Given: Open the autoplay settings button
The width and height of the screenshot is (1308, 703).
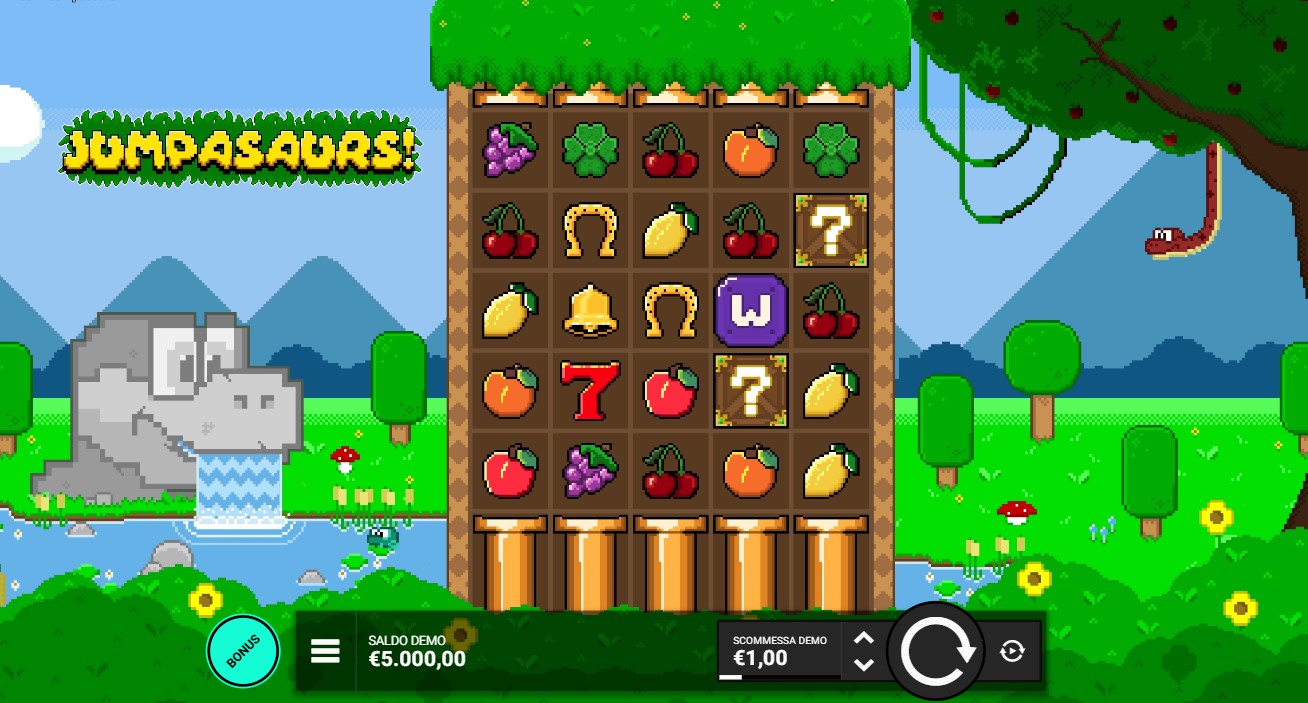Looking at the screenshot, I should [x=1012, y=652].
